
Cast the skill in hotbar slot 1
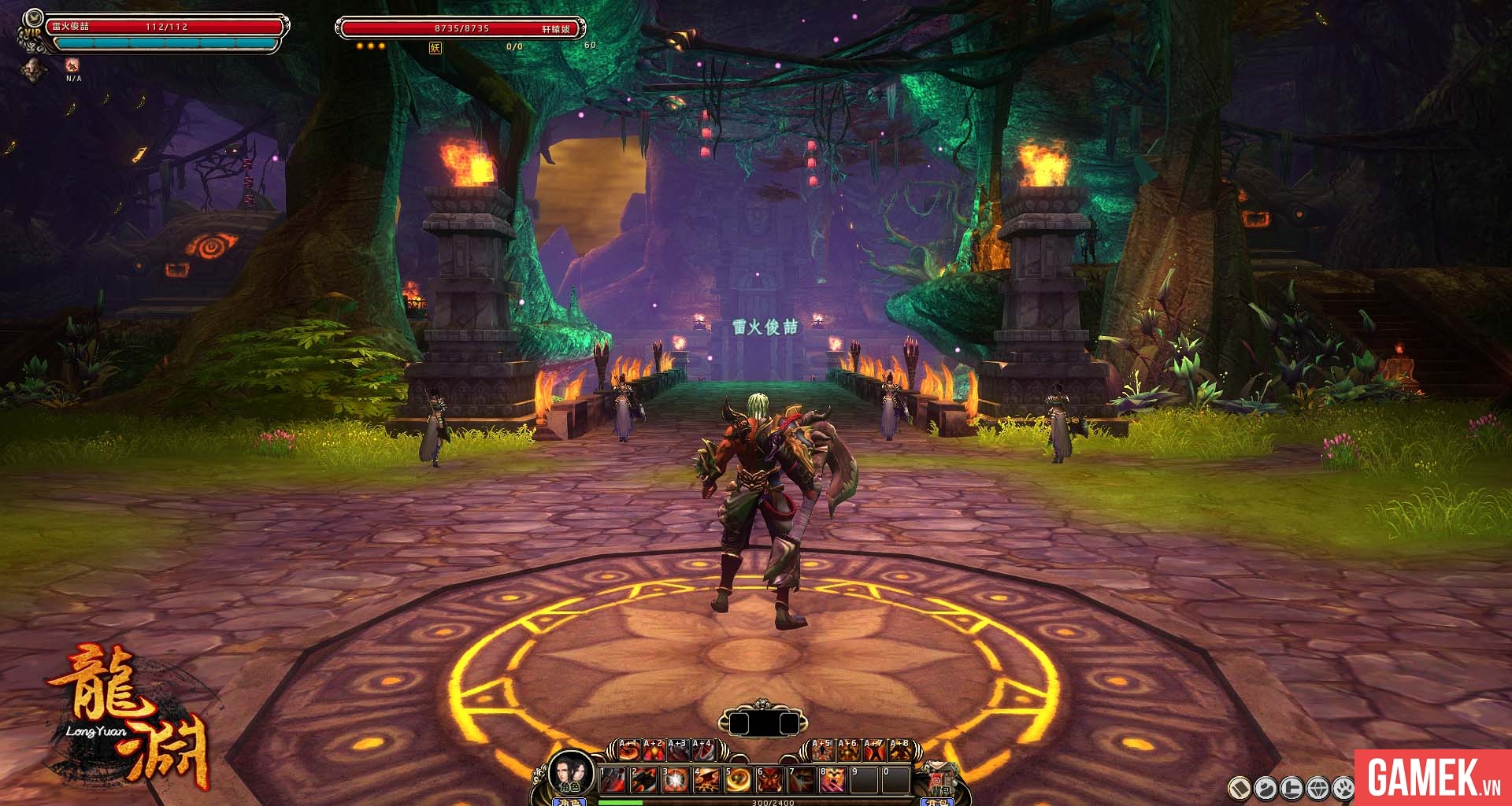[611, 781]
